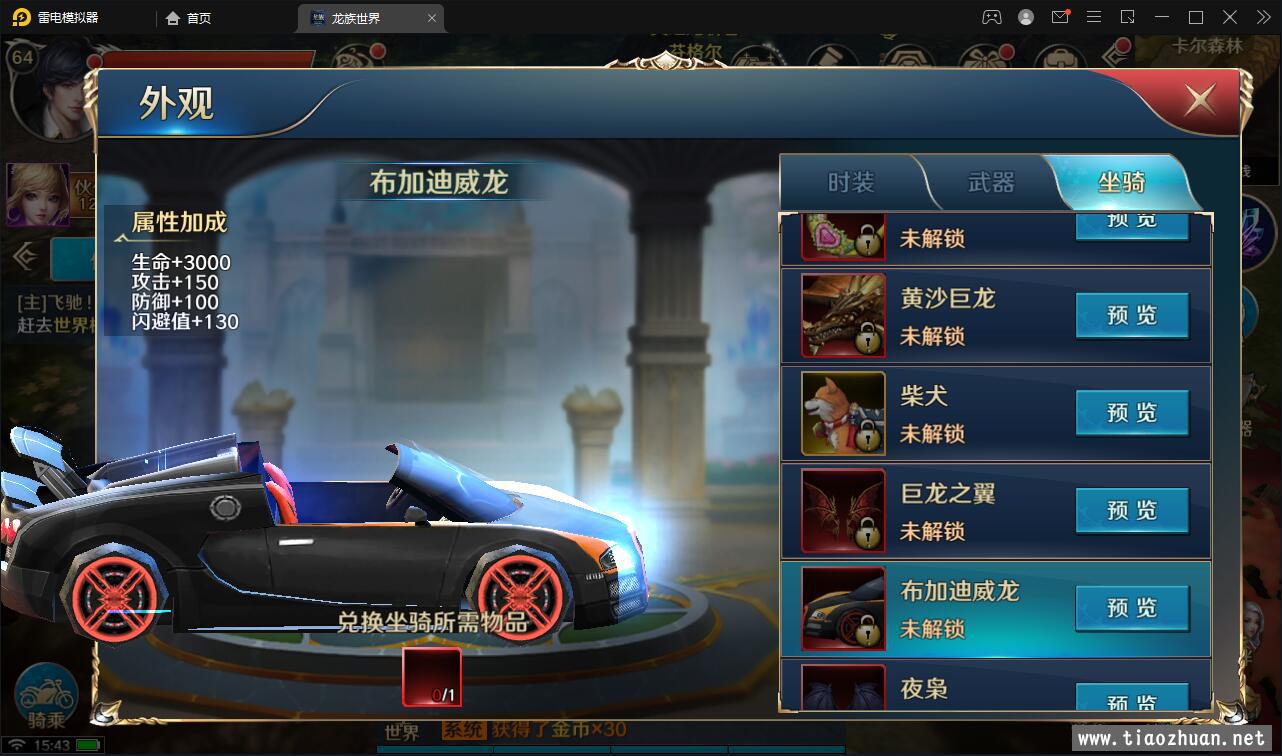Image resolution: width=1282 pixels, height=756 pixels.
Task: Preview the 黄沙巨龙 mount
Action: point(1131,316)
